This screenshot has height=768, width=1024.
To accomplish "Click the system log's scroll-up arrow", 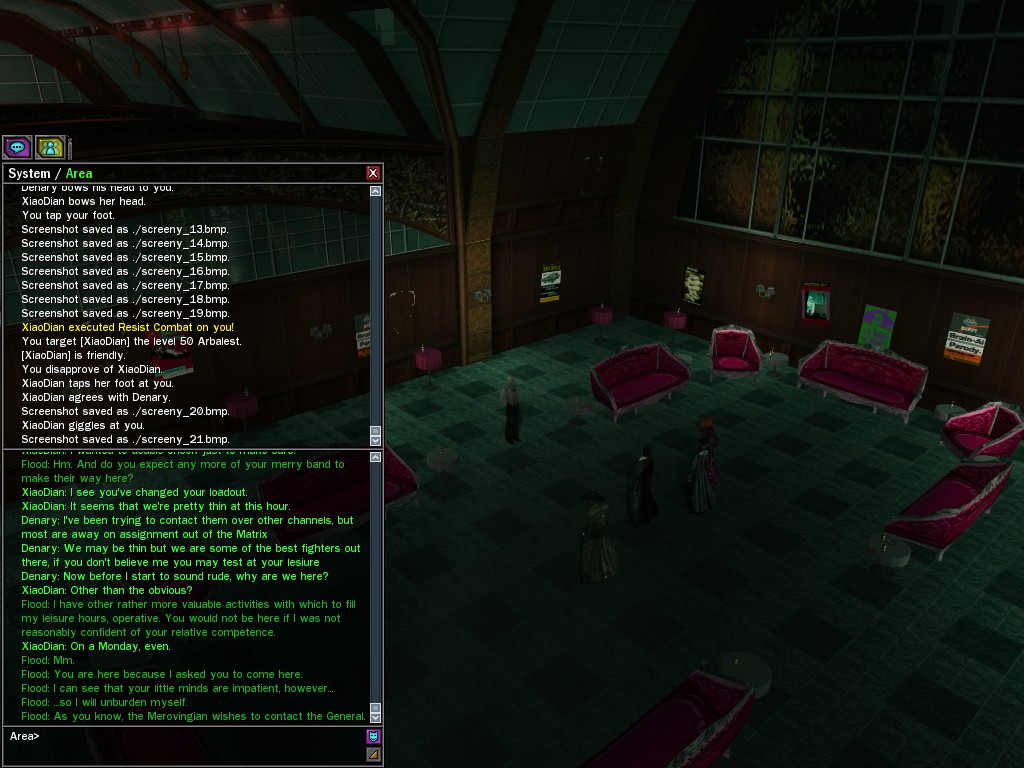I will [x=376, y=191].
